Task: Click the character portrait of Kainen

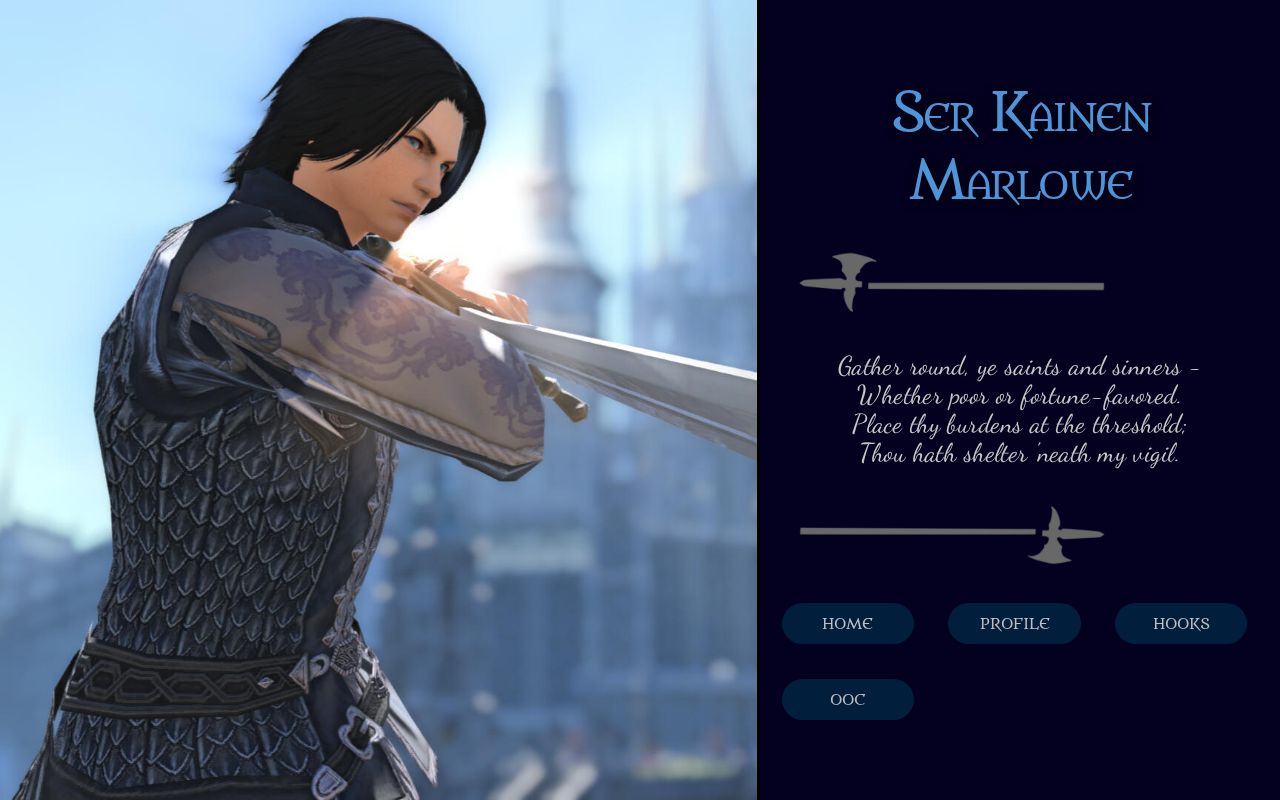Action: [x=350, y=400]
